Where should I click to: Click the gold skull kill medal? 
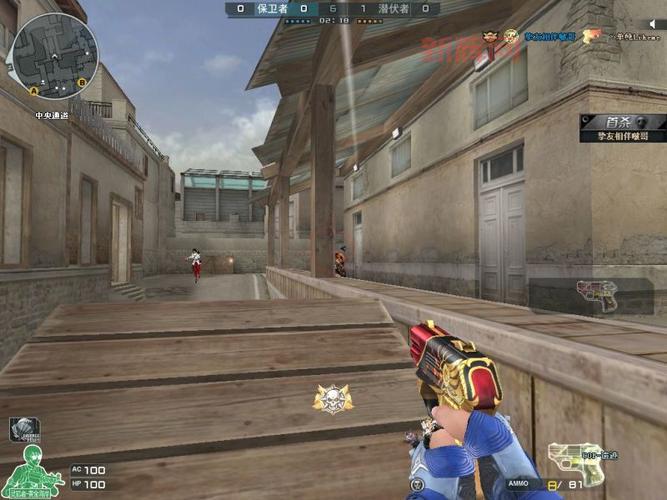(332, 400)
